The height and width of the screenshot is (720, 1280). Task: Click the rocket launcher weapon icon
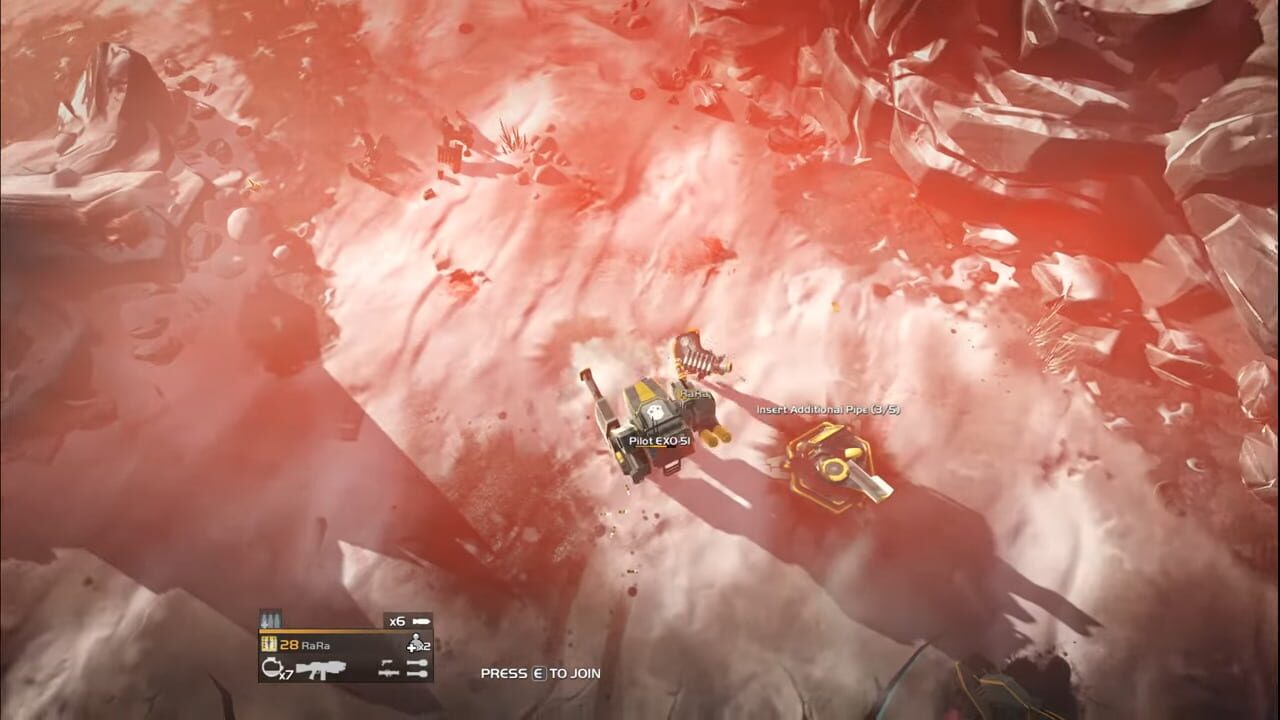coord(387,674)
